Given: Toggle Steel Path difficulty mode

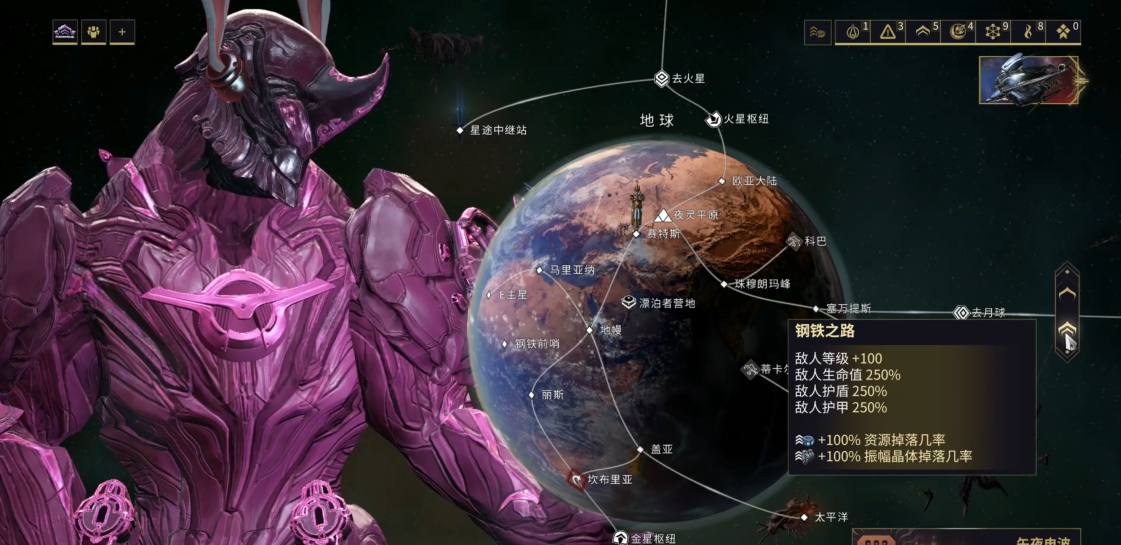Looking at the screenshot, I should (1067, 332).
